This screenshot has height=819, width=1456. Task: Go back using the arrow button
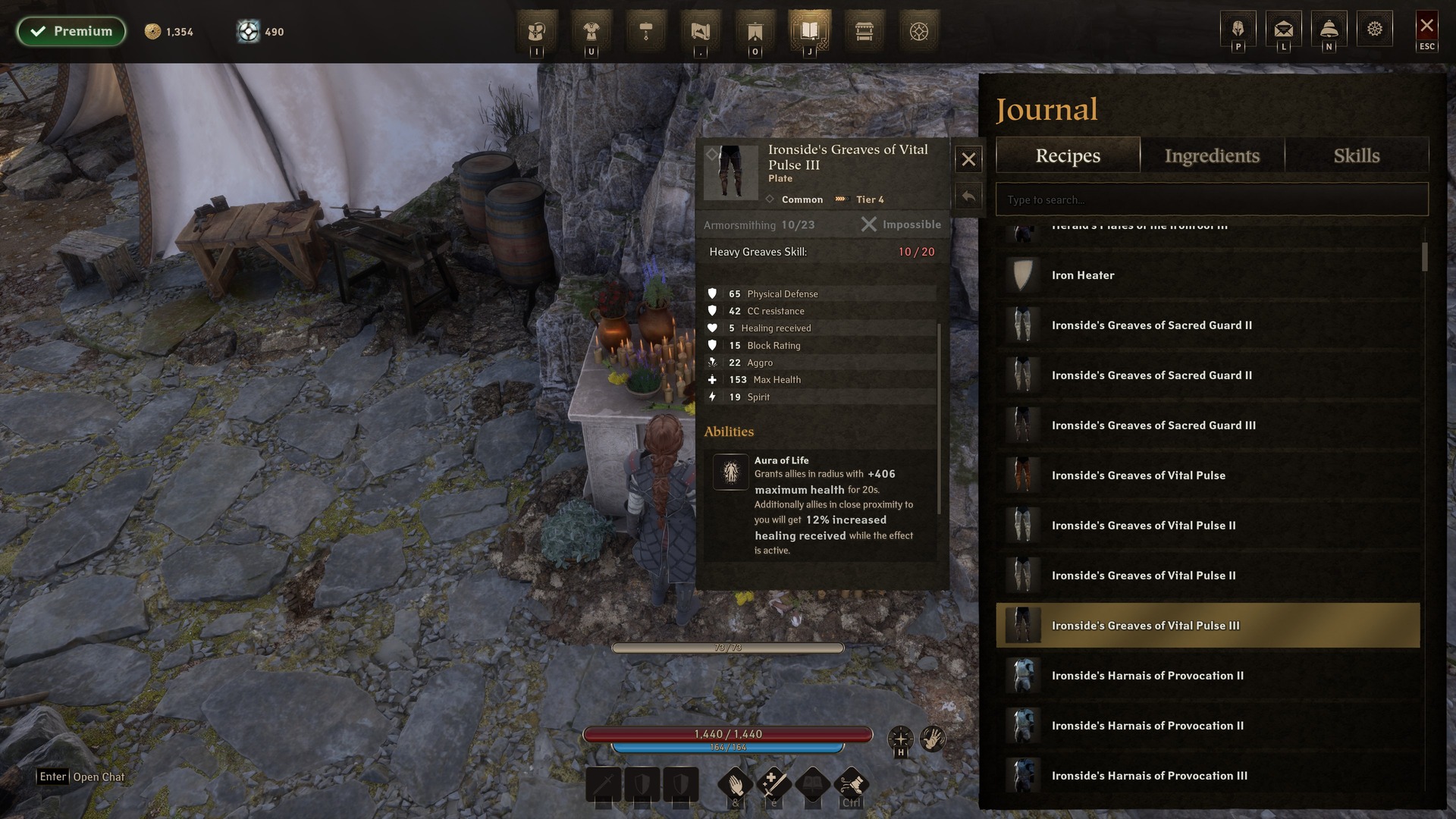968,197
